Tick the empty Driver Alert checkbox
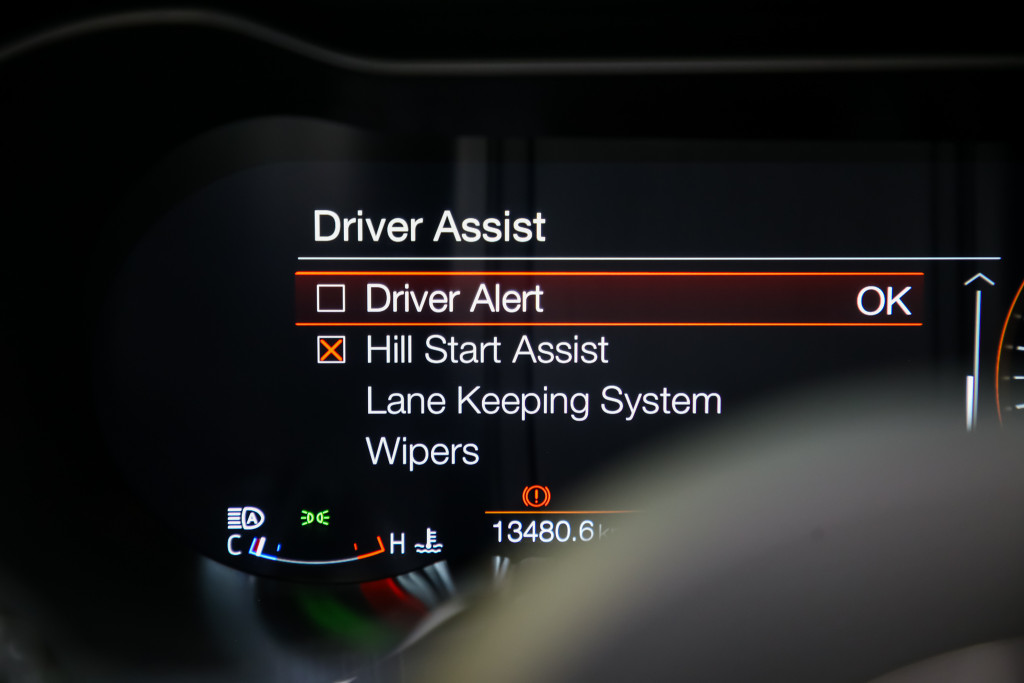1024x683 pixels. pyautogui.click(x=331, y=299)
